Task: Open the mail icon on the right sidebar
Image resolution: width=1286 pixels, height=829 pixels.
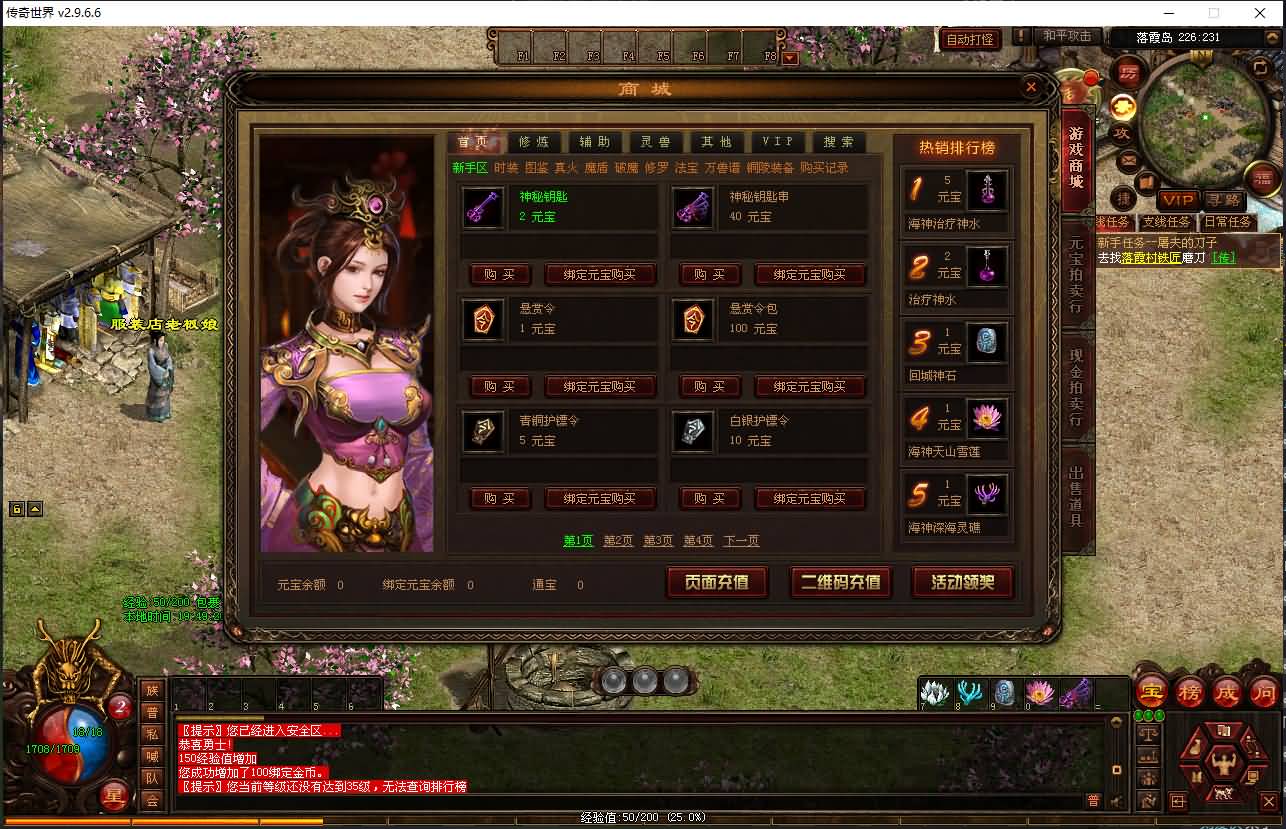Action: 1126,159
